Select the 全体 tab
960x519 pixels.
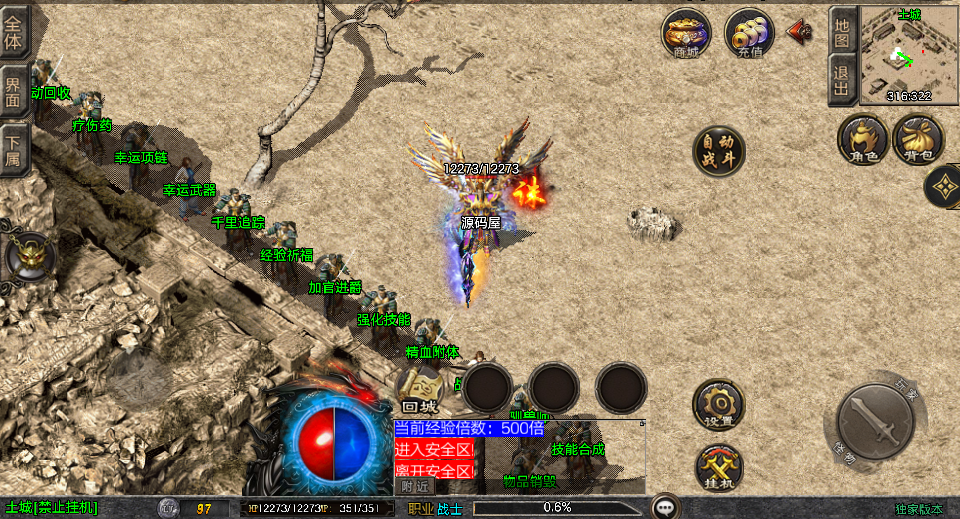pos(15,30)
